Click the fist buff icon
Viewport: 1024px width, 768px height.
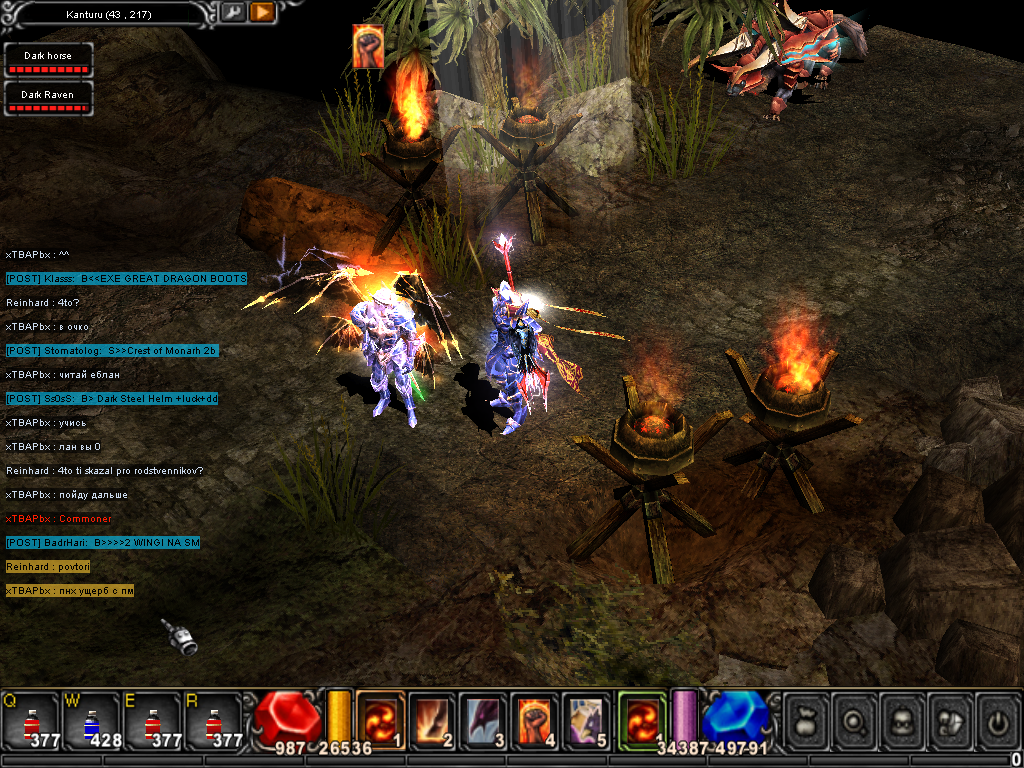pos(368,46)
